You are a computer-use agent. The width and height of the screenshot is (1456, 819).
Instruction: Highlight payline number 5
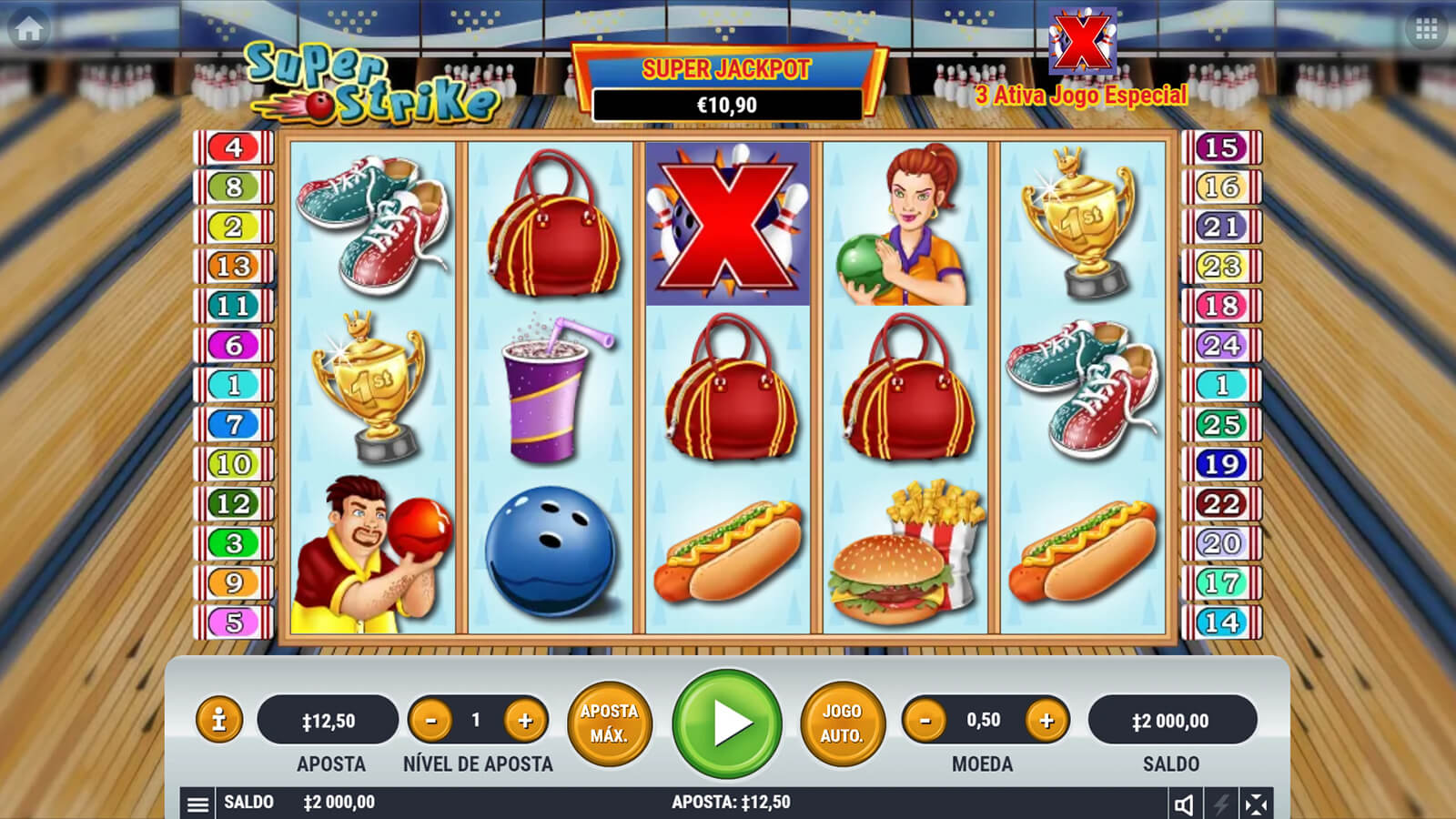click(x=234, y=622)
